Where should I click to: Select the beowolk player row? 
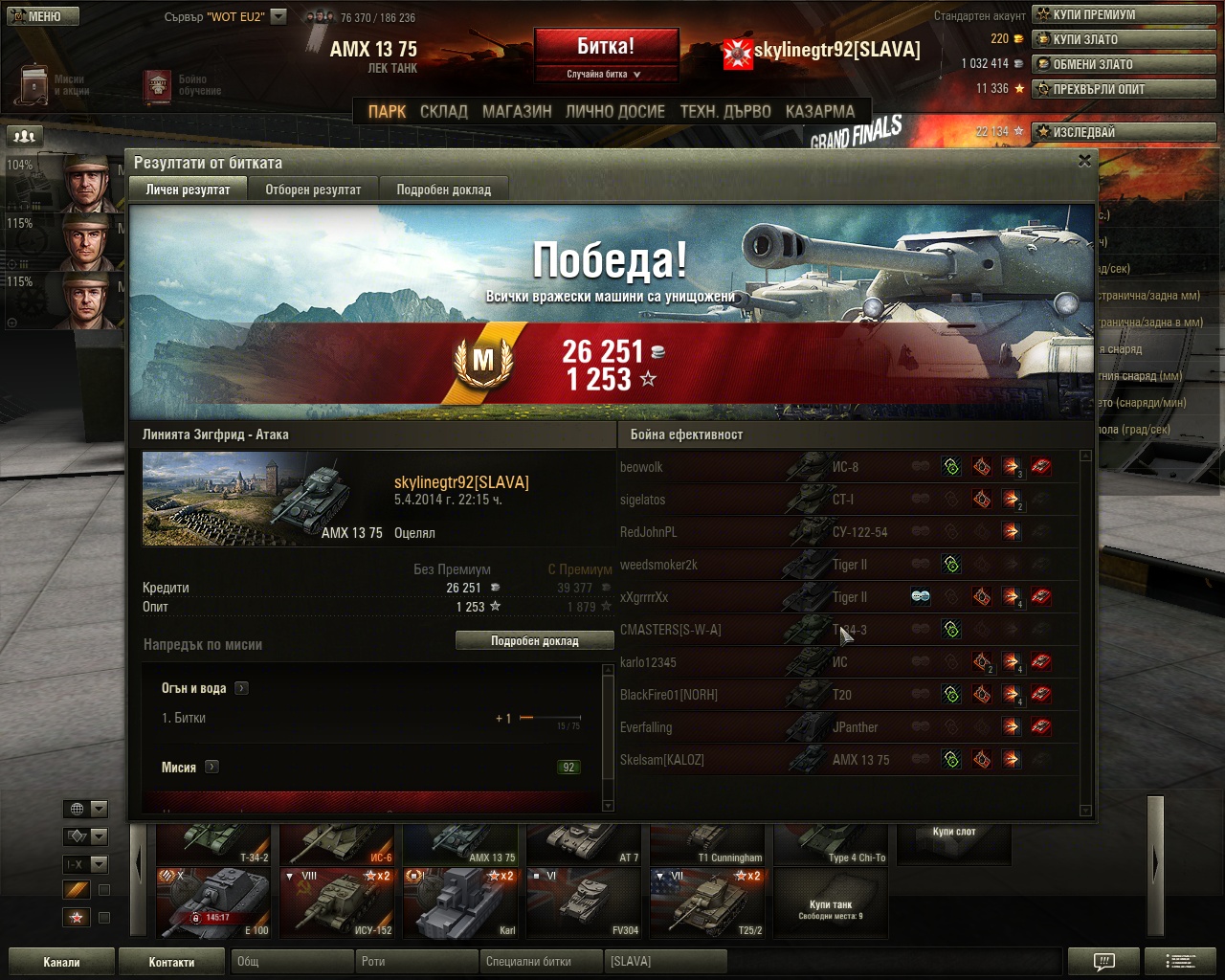coord(641,467)
